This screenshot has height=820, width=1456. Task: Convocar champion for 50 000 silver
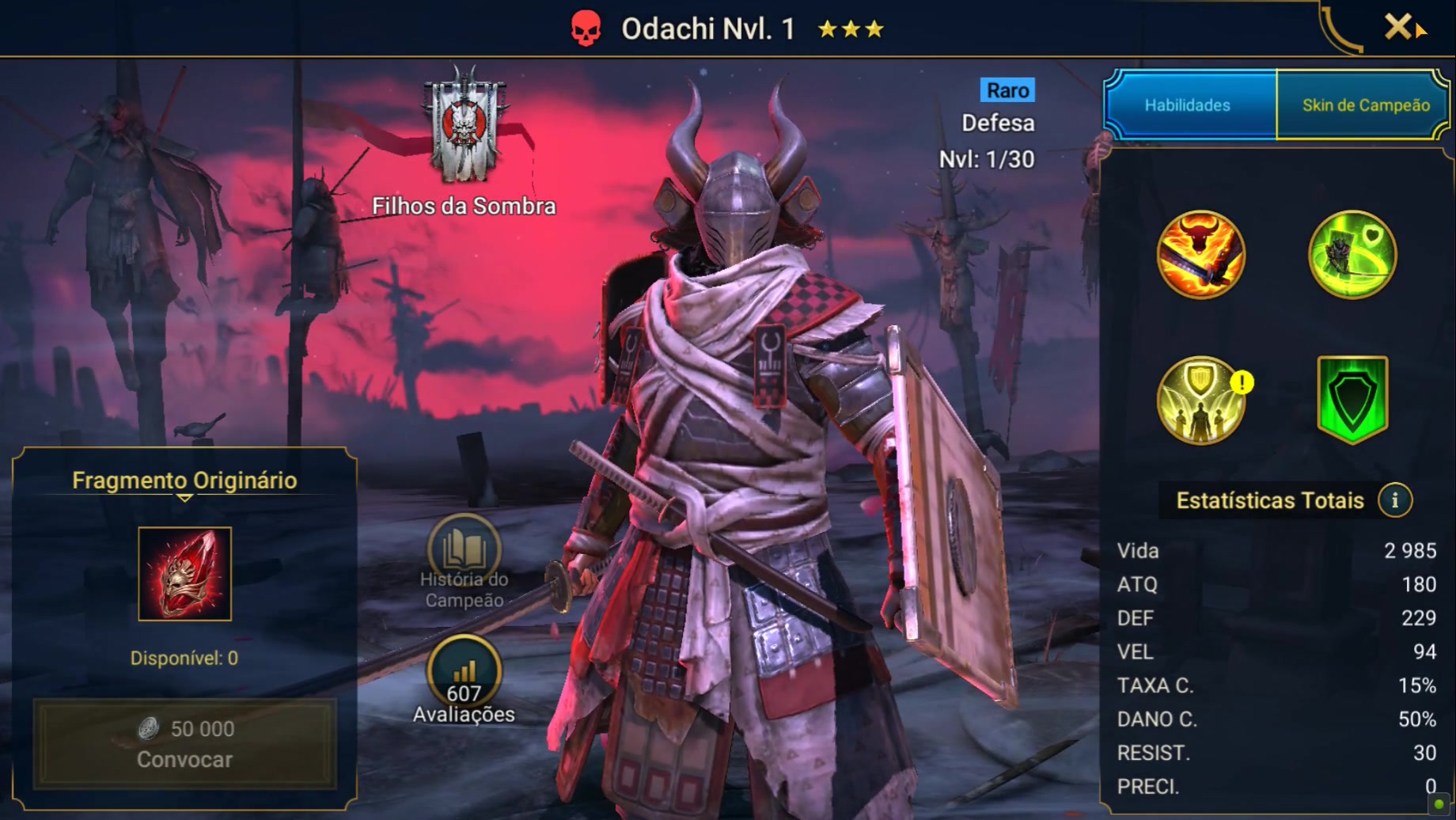185,744
